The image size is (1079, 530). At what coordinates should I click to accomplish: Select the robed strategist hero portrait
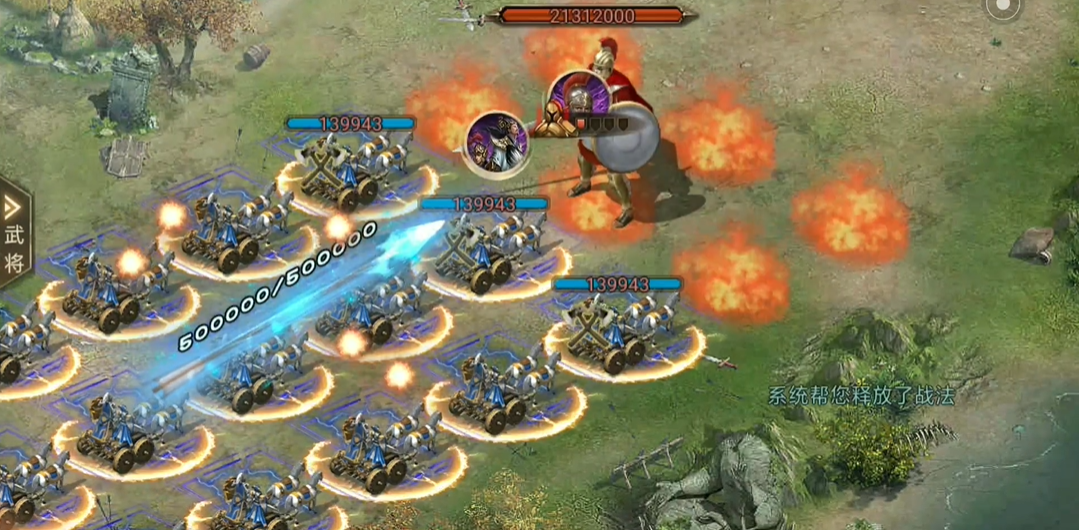tap(498, 143)
